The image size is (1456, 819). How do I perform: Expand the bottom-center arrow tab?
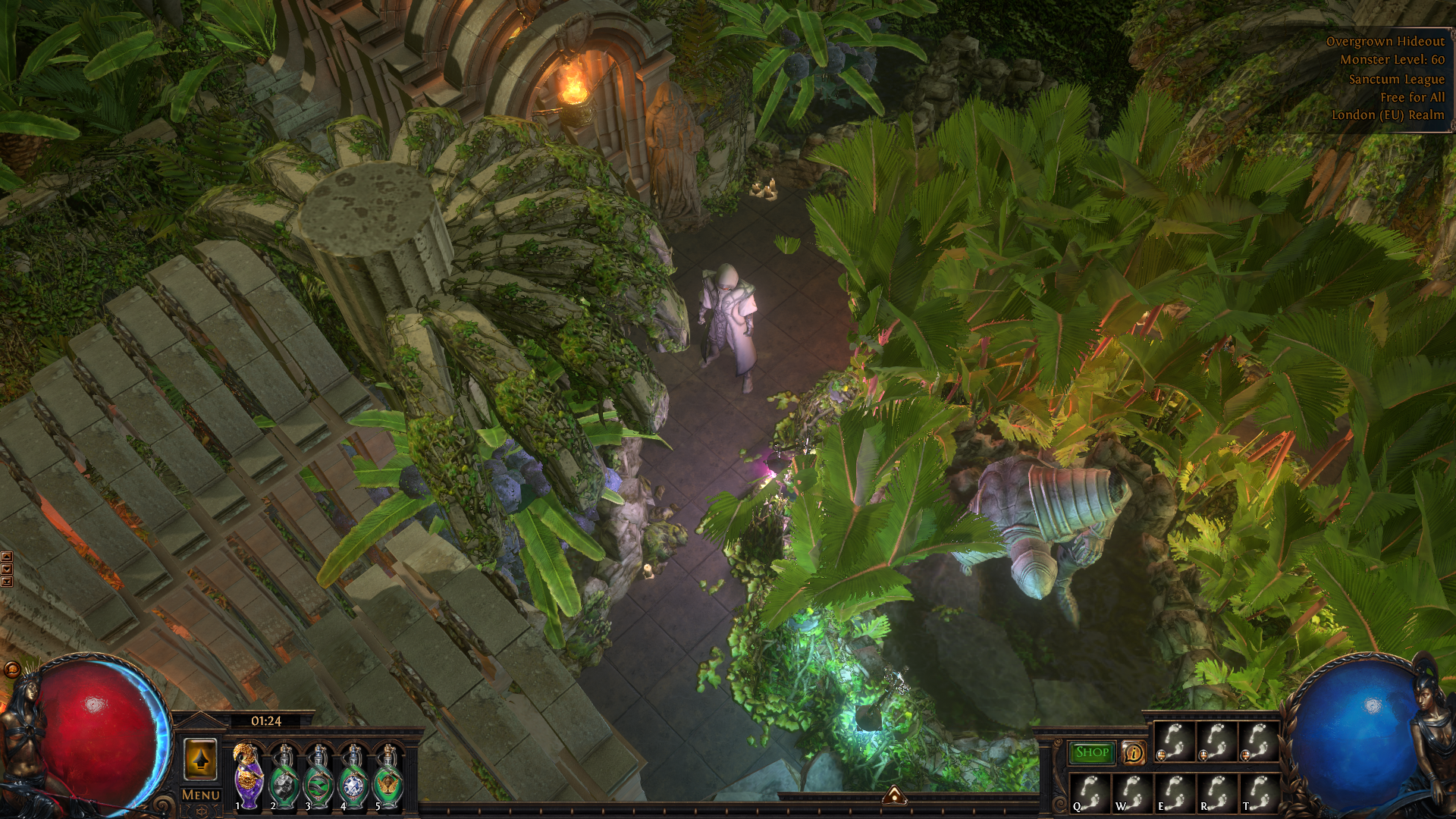coord(894,795)
